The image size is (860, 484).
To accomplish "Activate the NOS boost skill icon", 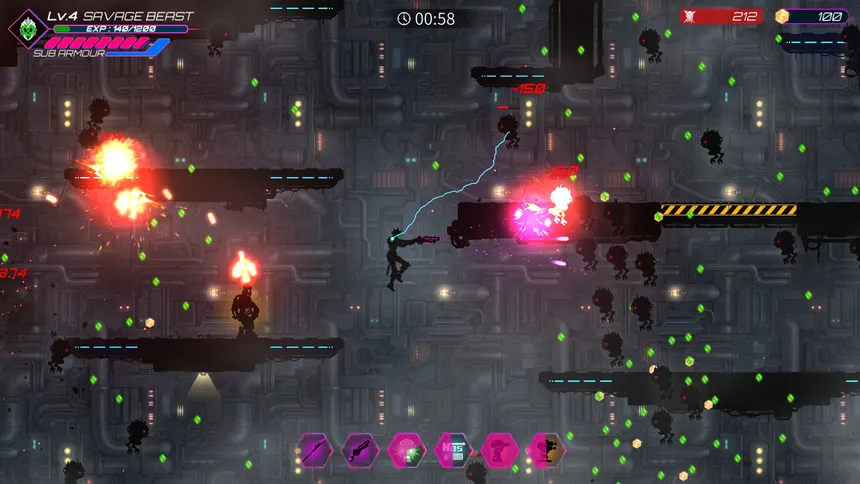I will pyautogui.click(x=453, y=451).
